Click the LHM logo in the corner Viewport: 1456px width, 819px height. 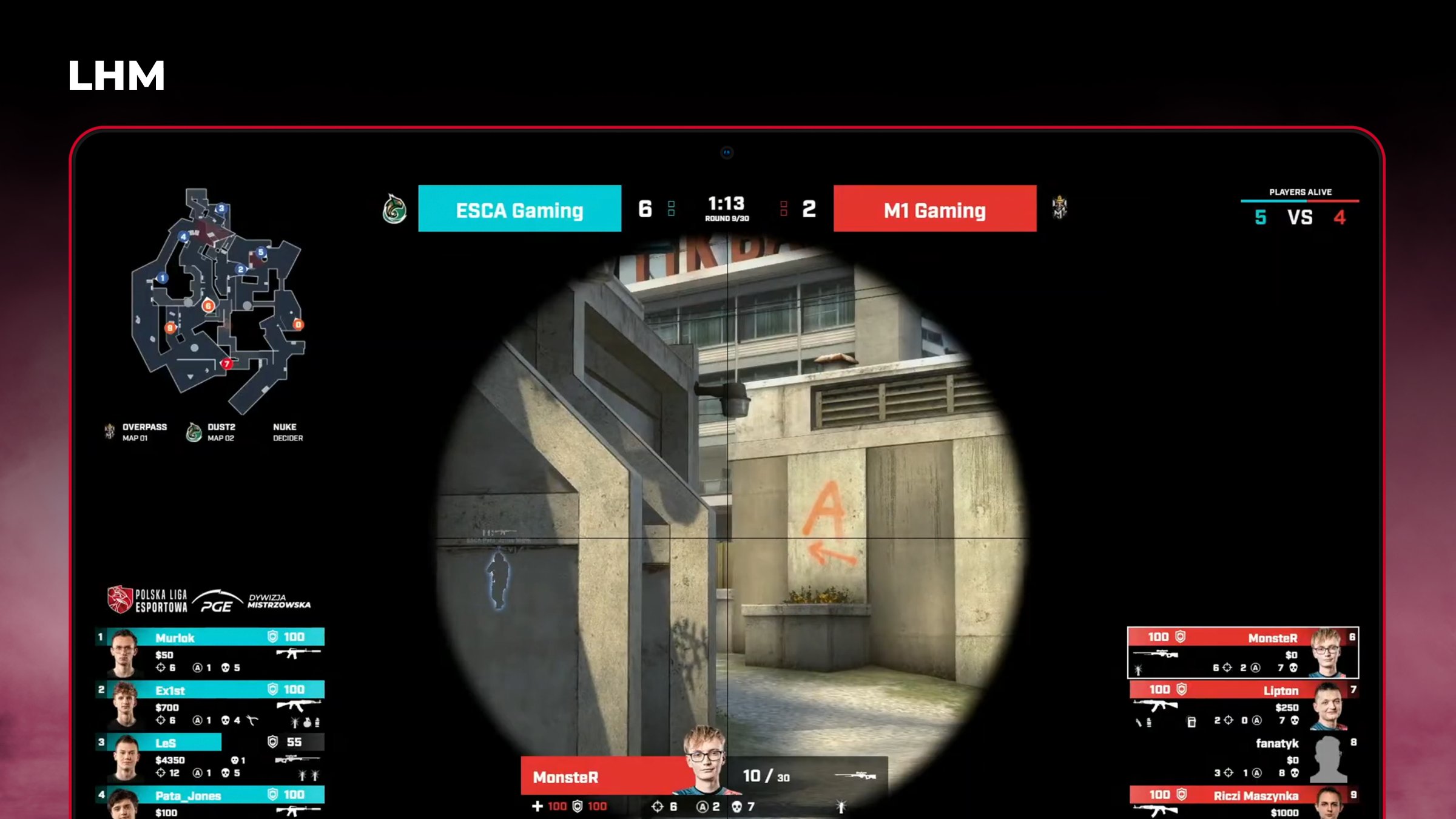115,74
